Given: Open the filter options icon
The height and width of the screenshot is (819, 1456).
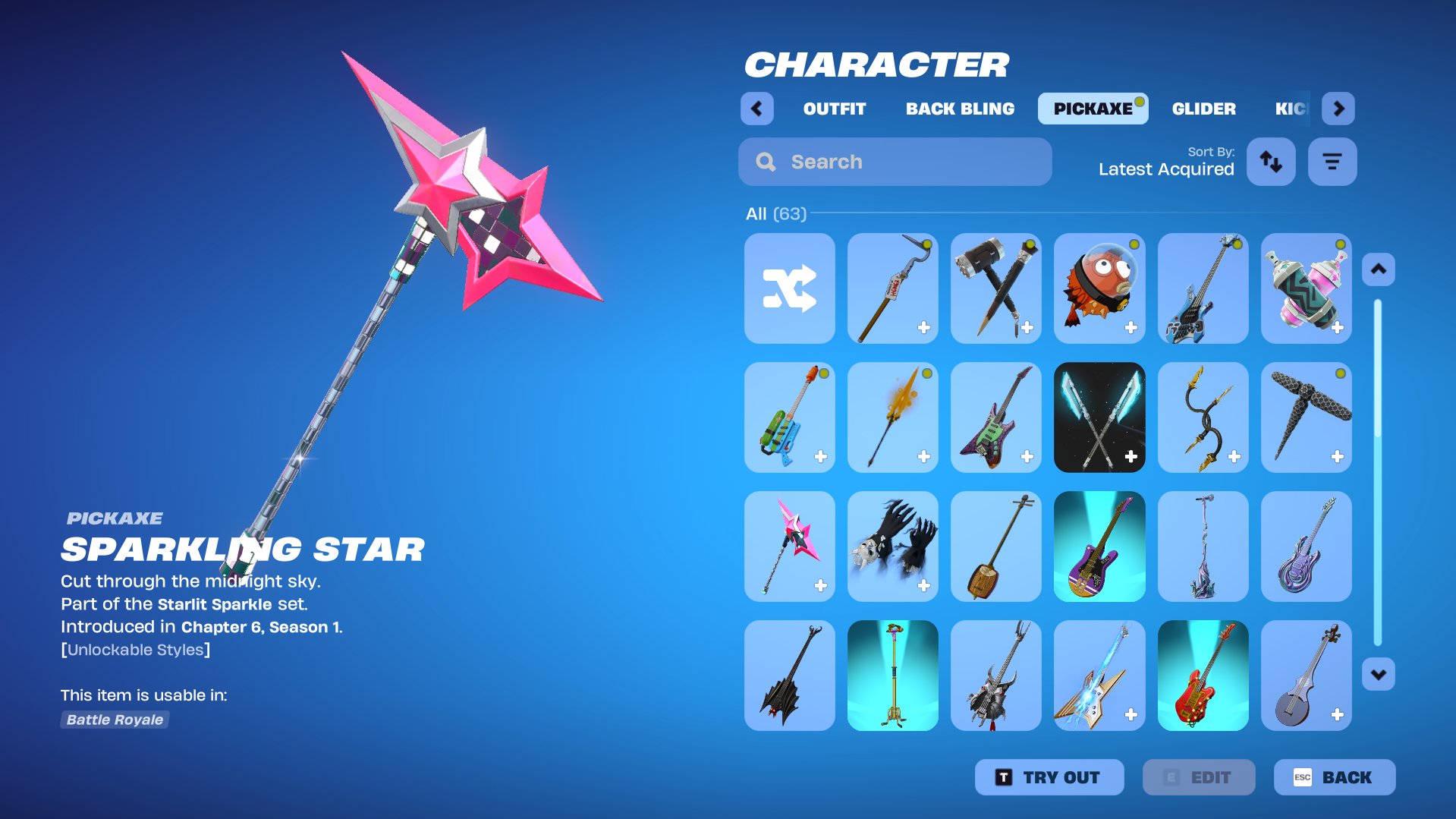Looking at the screenshot, I should click(1332, 162).
